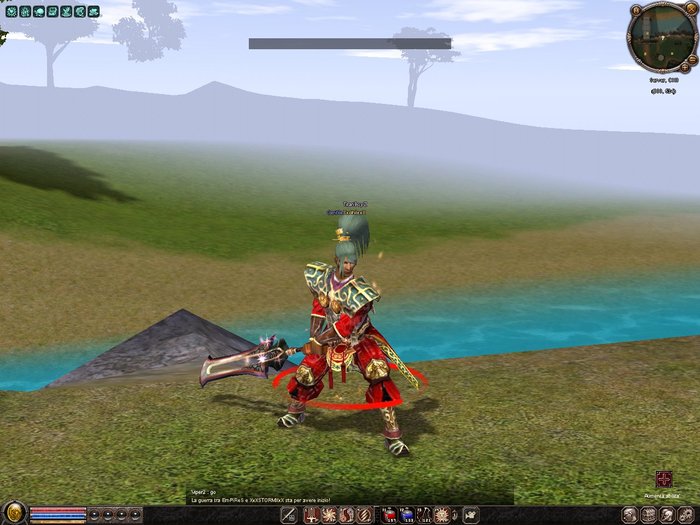Click the last buff icon in the row
The image size is (700, 525).
93,11
